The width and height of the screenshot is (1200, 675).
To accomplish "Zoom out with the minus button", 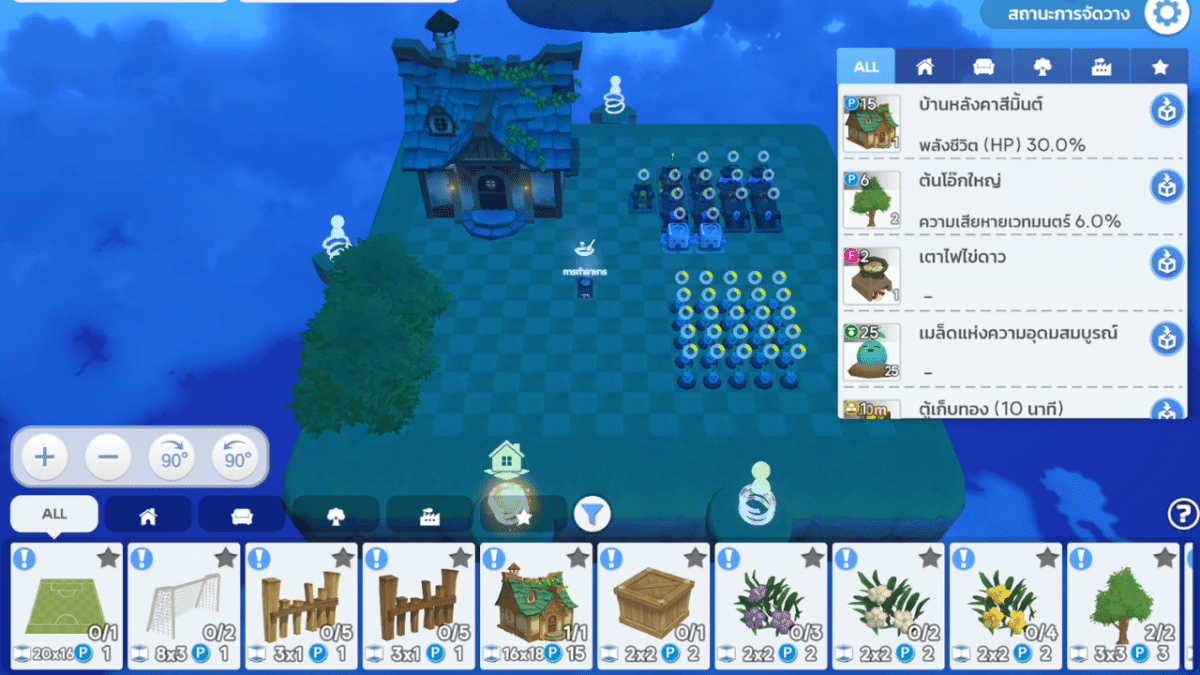I will pyautogui.click(x=108, y=458).
